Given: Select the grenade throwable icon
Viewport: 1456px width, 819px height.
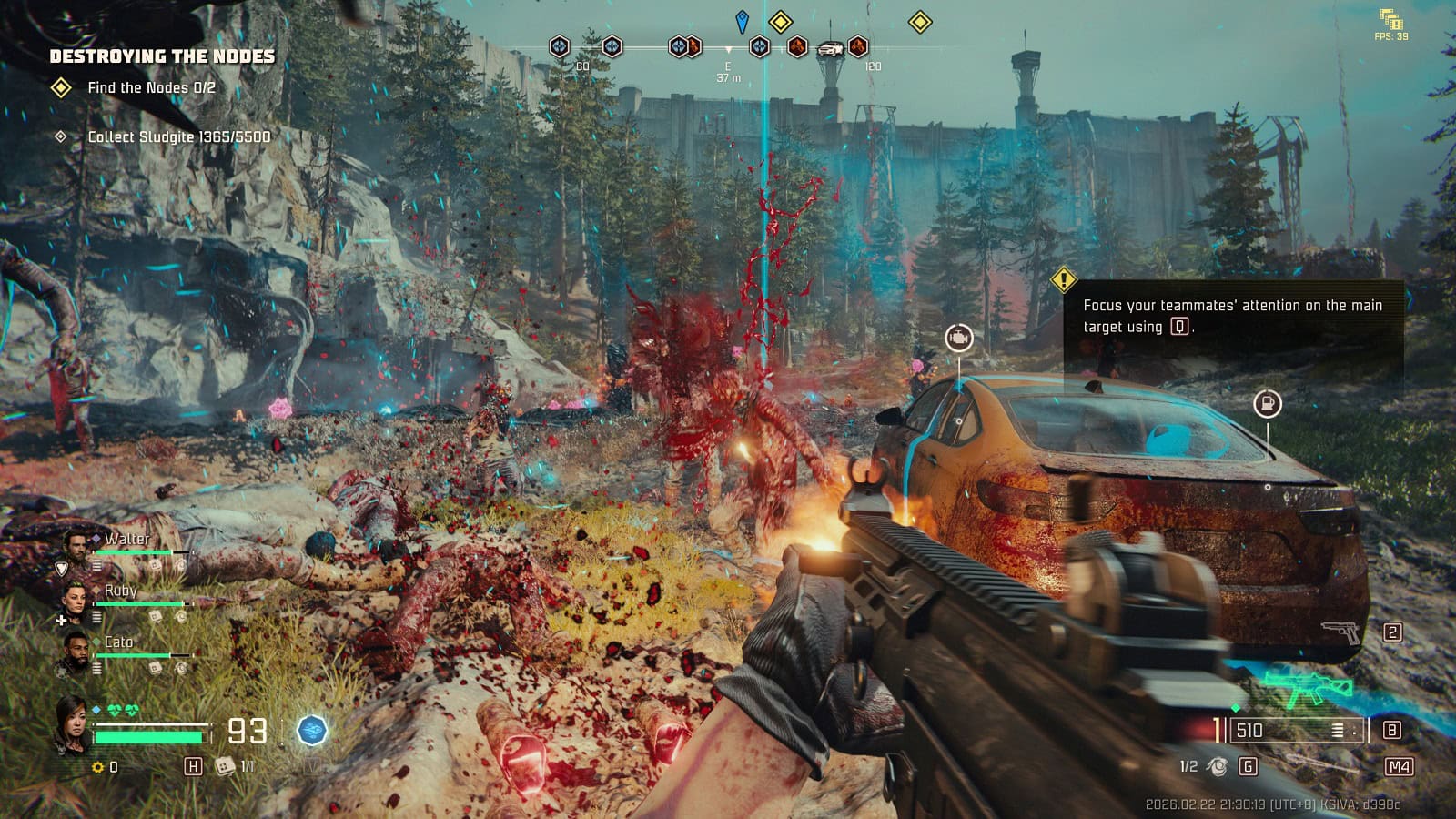Looking at the screenshot, I should coord(1217,766).
